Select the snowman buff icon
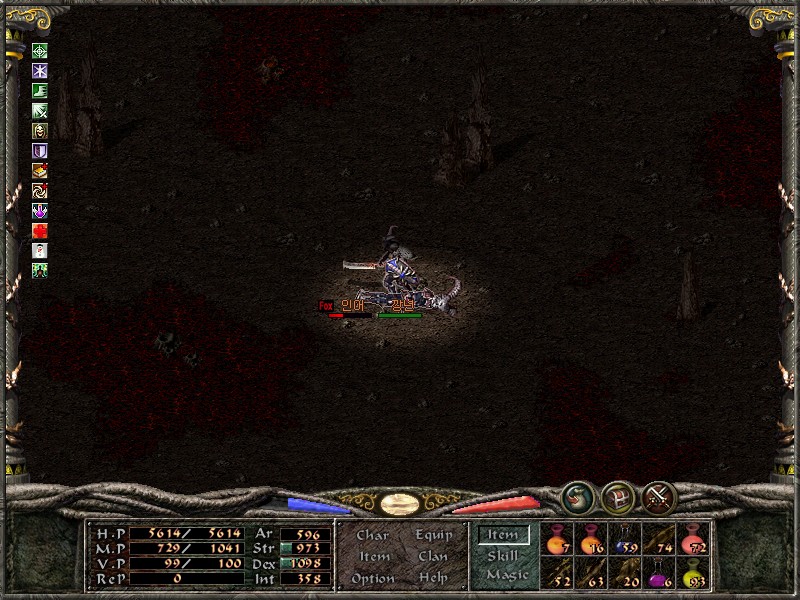This screenshot has width=800, height=600. point(40,250)
